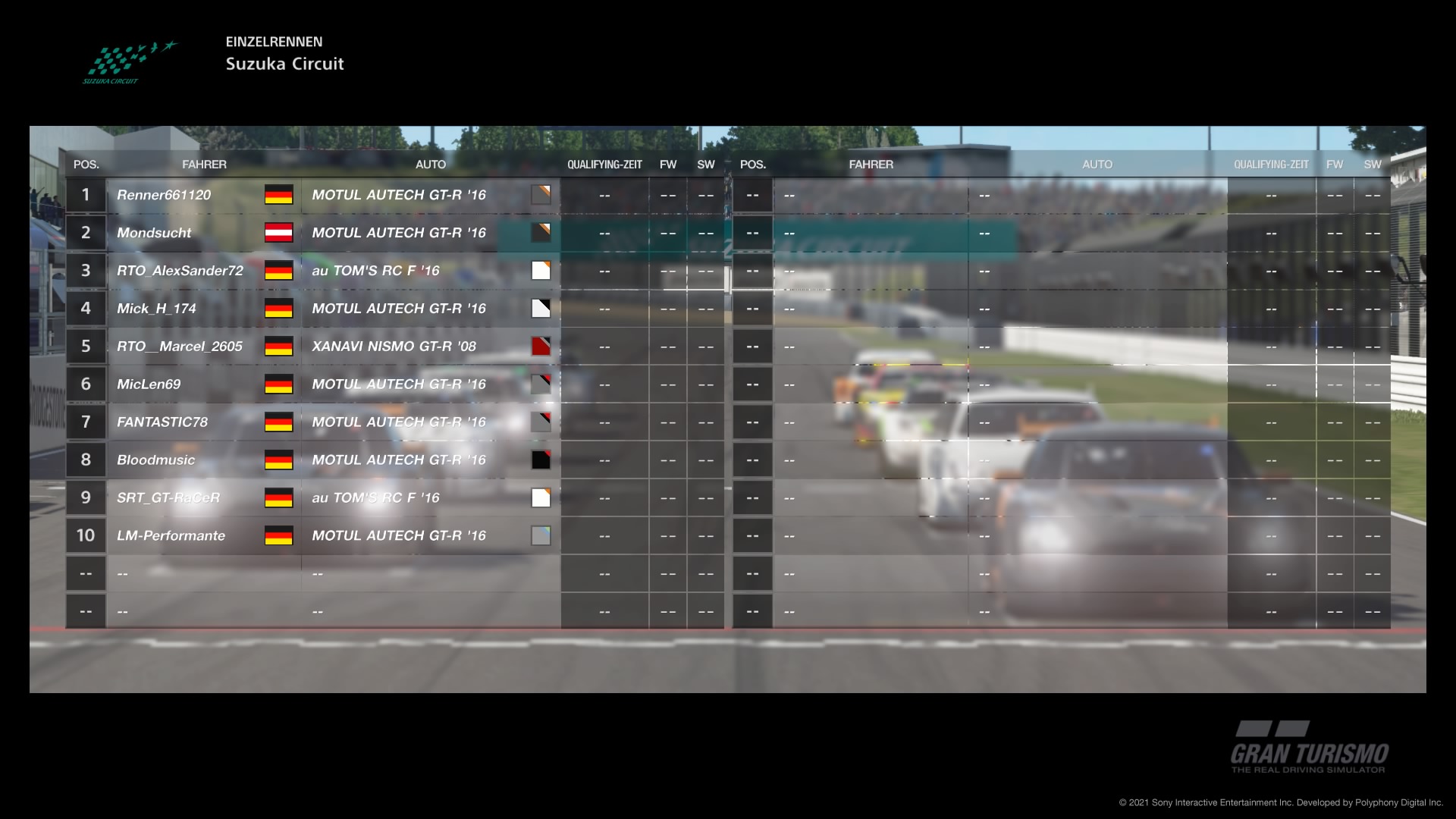Highlight driver Mick_H_174
Viewport: 1456px width, 819px height.
tap(156, 309)
